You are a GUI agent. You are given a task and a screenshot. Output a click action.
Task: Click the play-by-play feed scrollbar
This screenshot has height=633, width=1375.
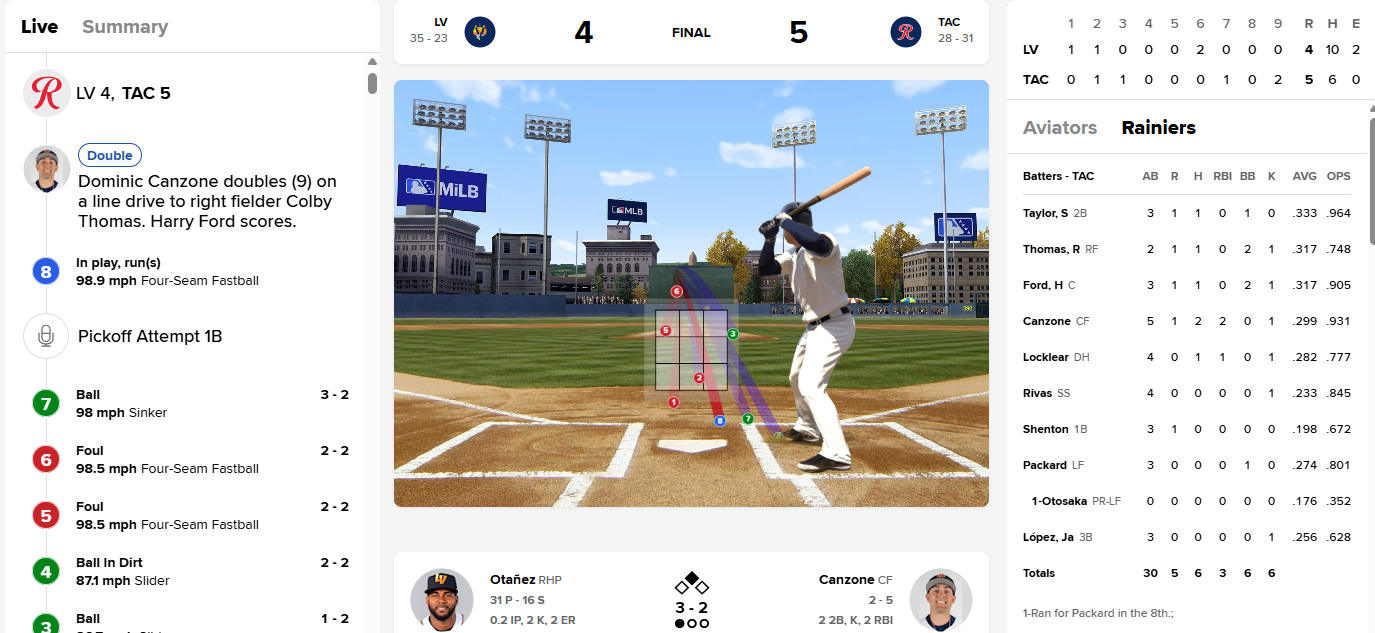coord(372,84)
